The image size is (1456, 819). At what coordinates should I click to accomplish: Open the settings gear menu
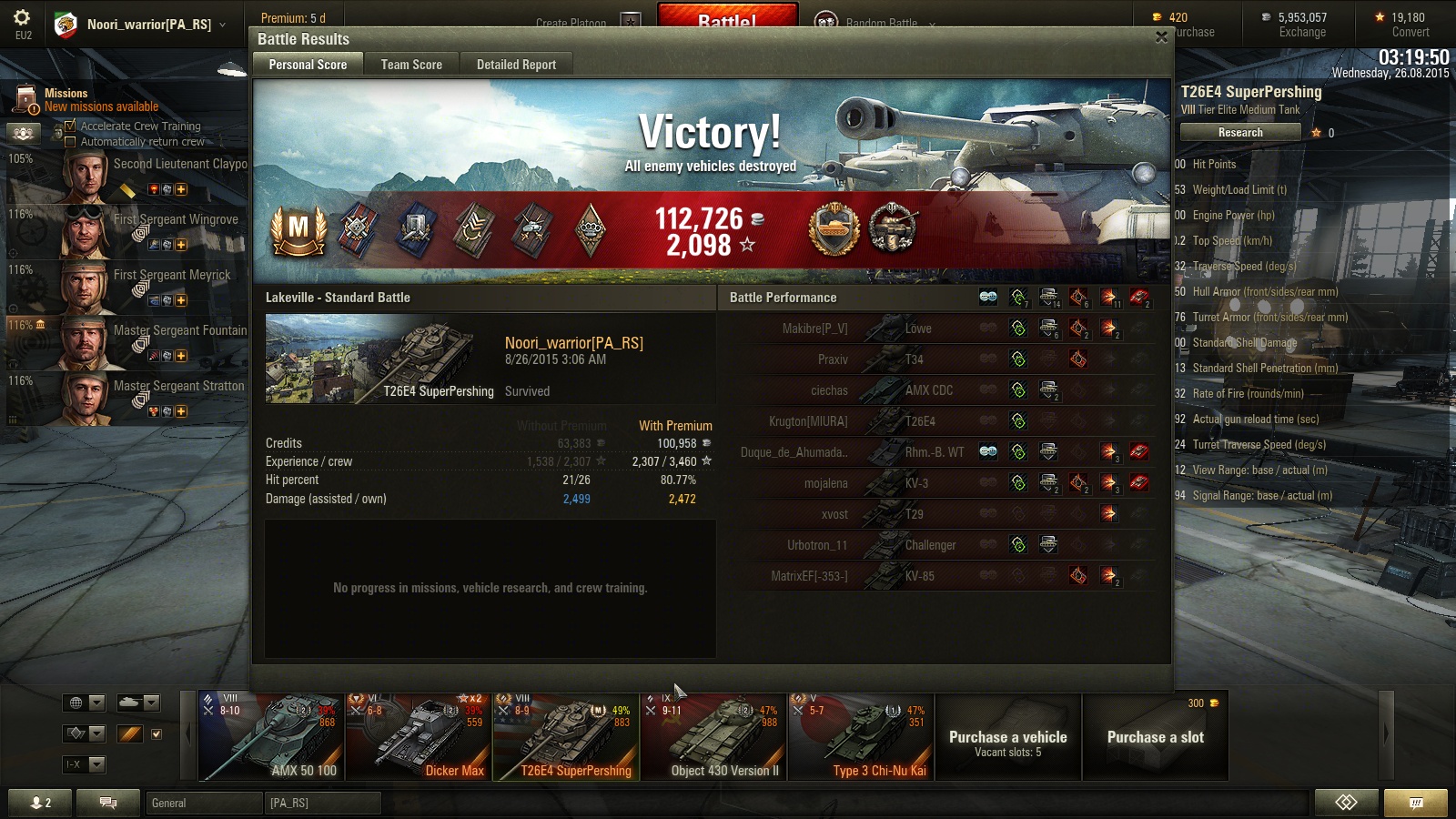point(23,18)
